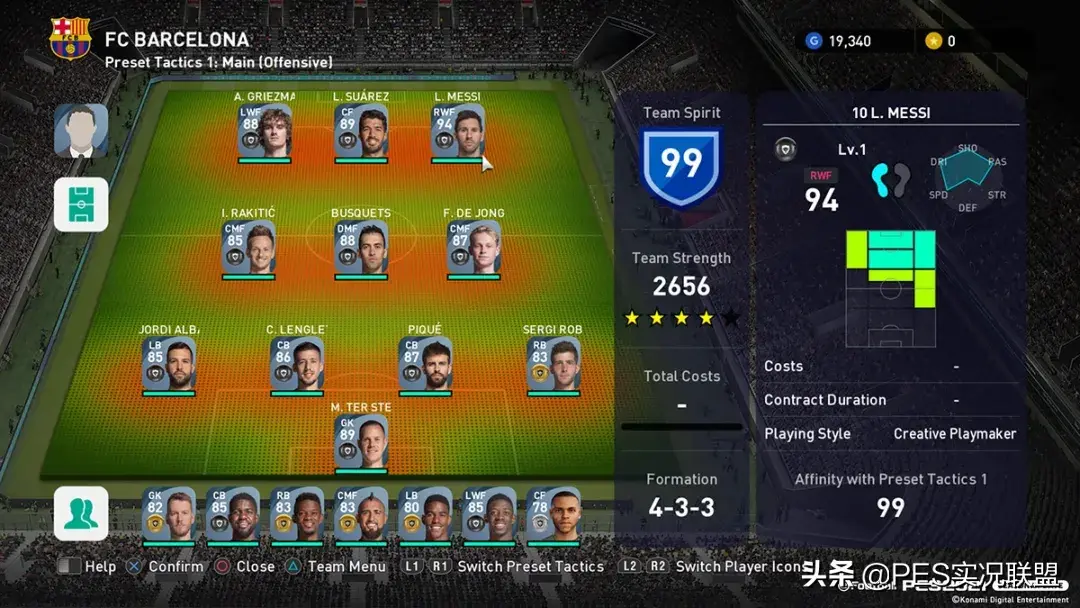This screenshot has height=608, width=1080.
Task: Select the Jordi Alba left back card
Action: pyautogui.click(x=168, y=364)
